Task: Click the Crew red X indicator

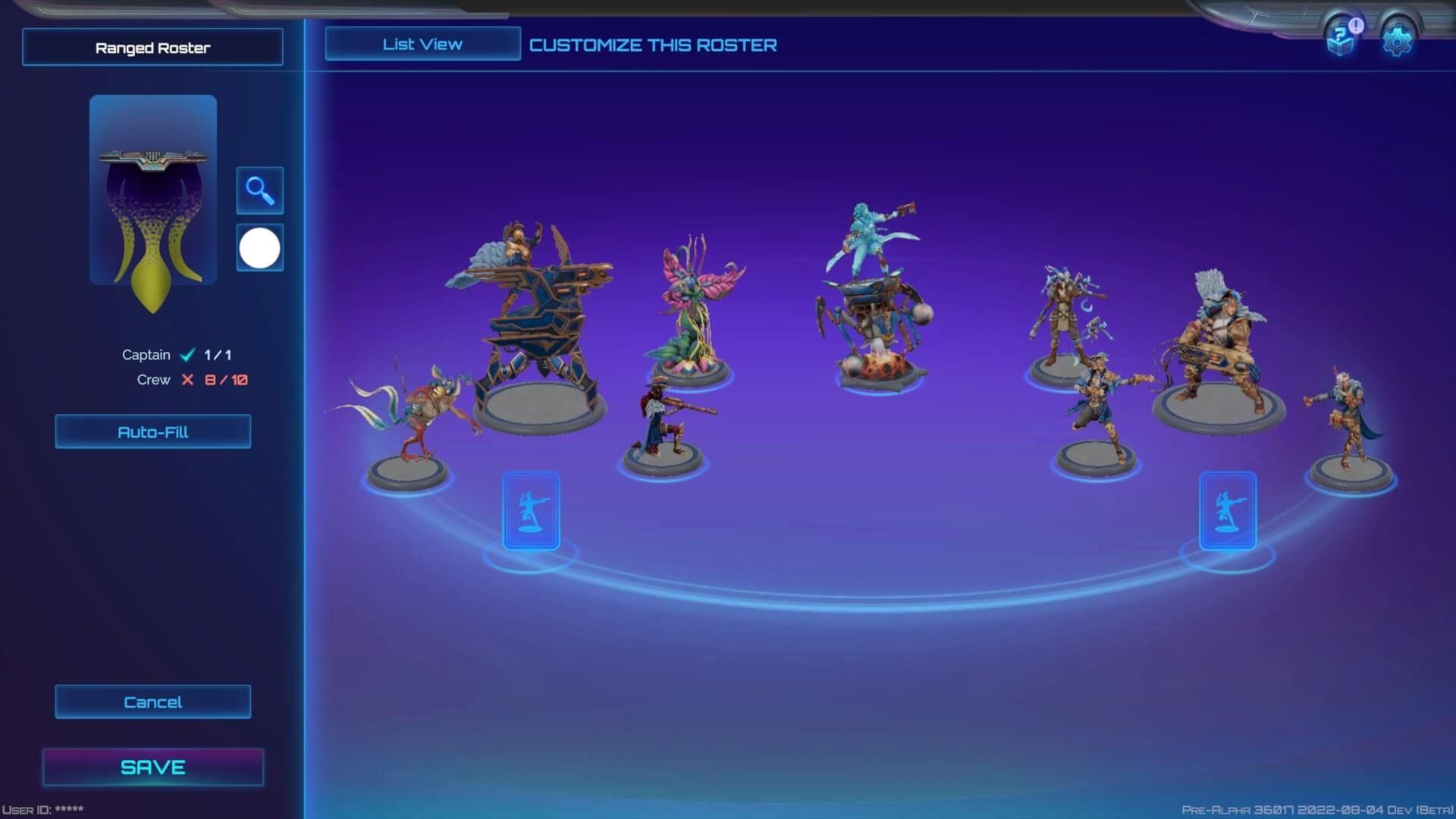Action: (187, 380)
